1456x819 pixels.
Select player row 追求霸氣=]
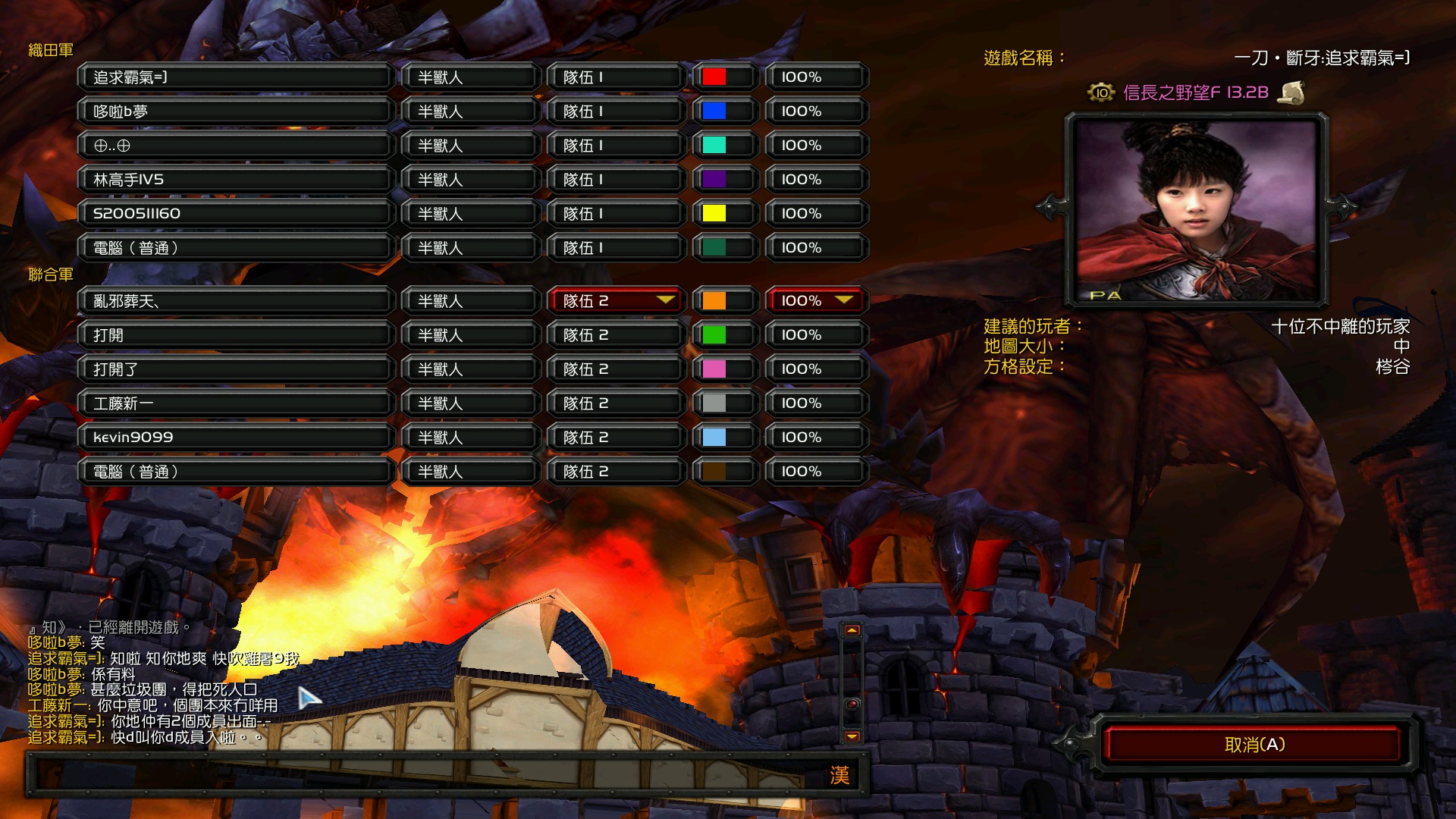tap(235, 77)
